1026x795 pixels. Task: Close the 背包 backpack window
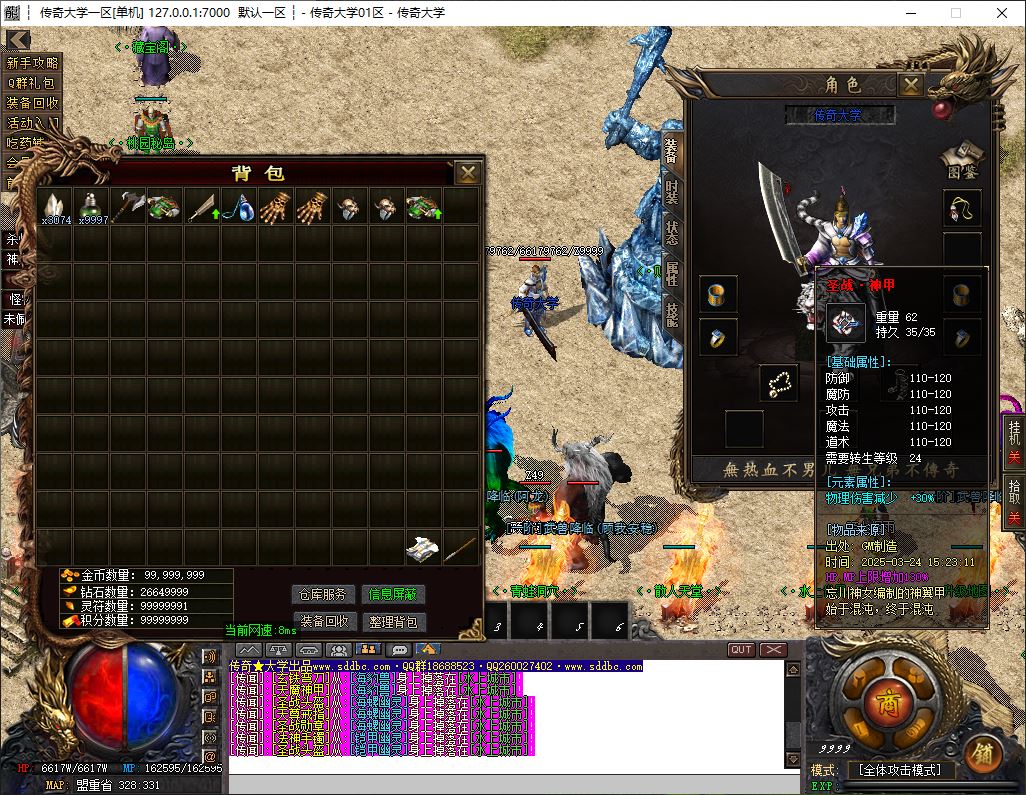[467, 173]
